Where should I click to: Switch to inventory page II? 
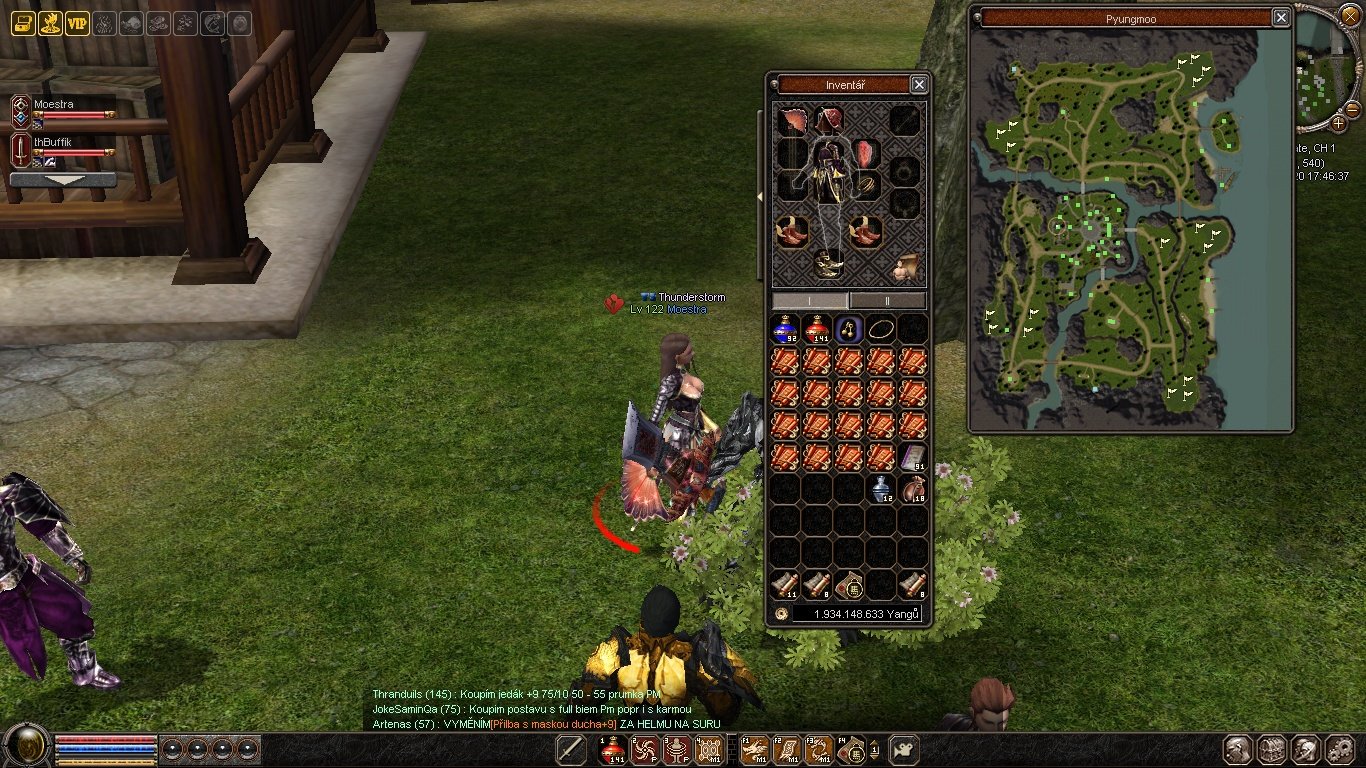point(888,300)
